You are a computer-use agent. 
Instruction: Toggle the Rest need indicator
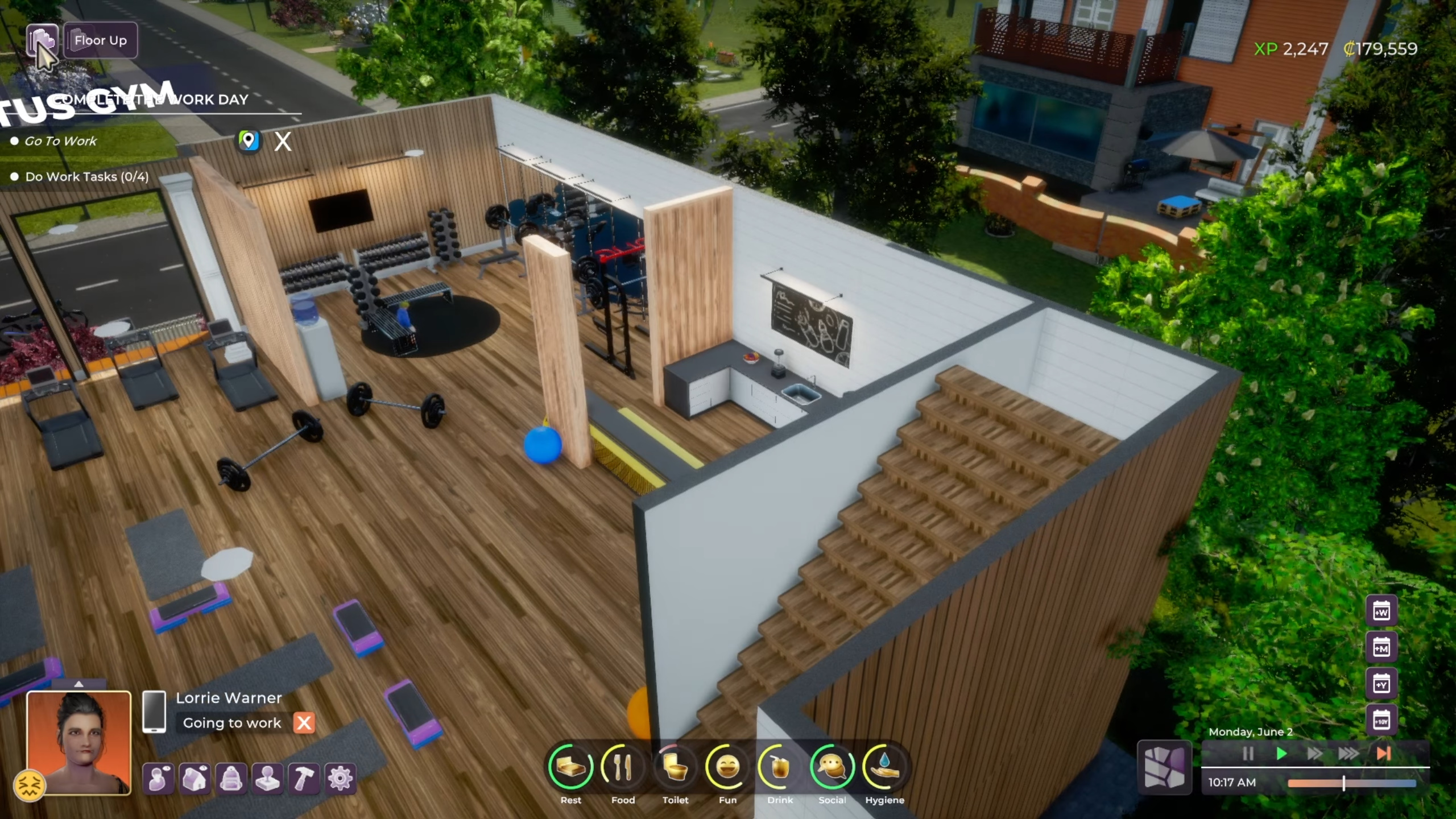[571, 768]
